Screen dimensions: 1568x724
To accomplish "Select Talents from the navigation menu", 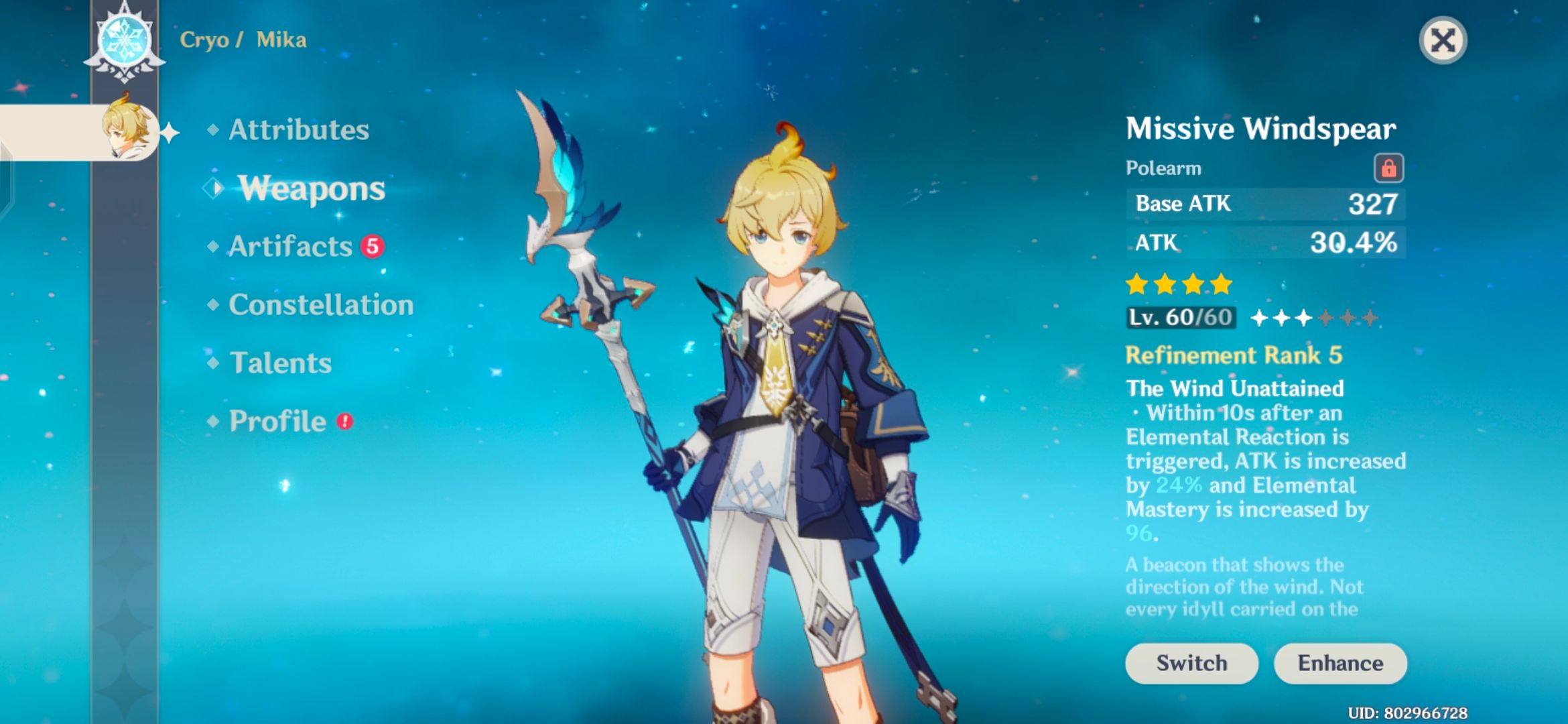I will coord(279,363).
